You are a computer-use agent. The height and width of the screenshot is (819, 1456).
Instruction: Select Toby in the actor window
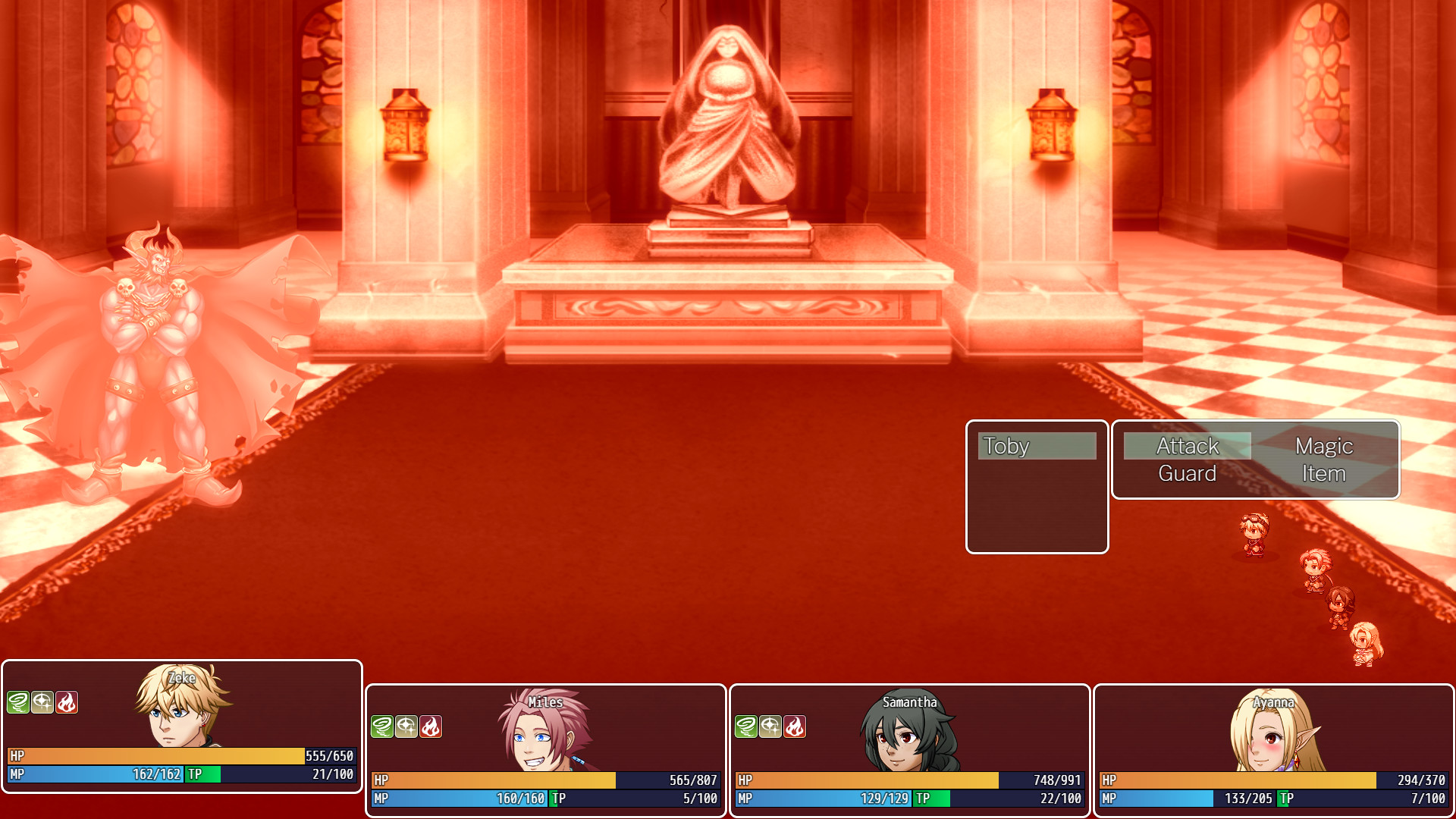pos(1037,446)
